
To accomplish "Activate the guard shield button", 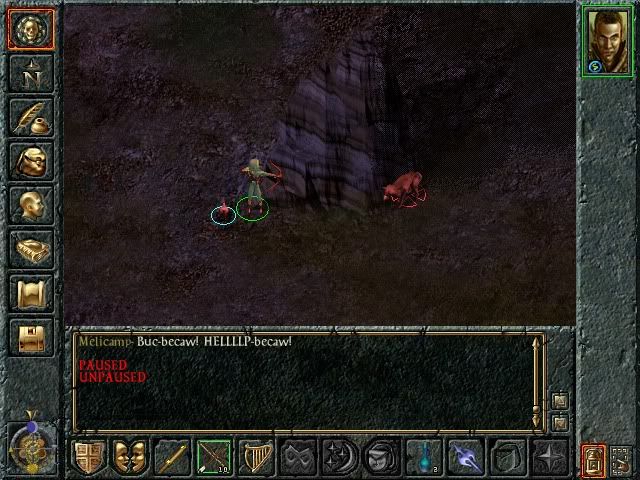I will [x=89, y=458].
